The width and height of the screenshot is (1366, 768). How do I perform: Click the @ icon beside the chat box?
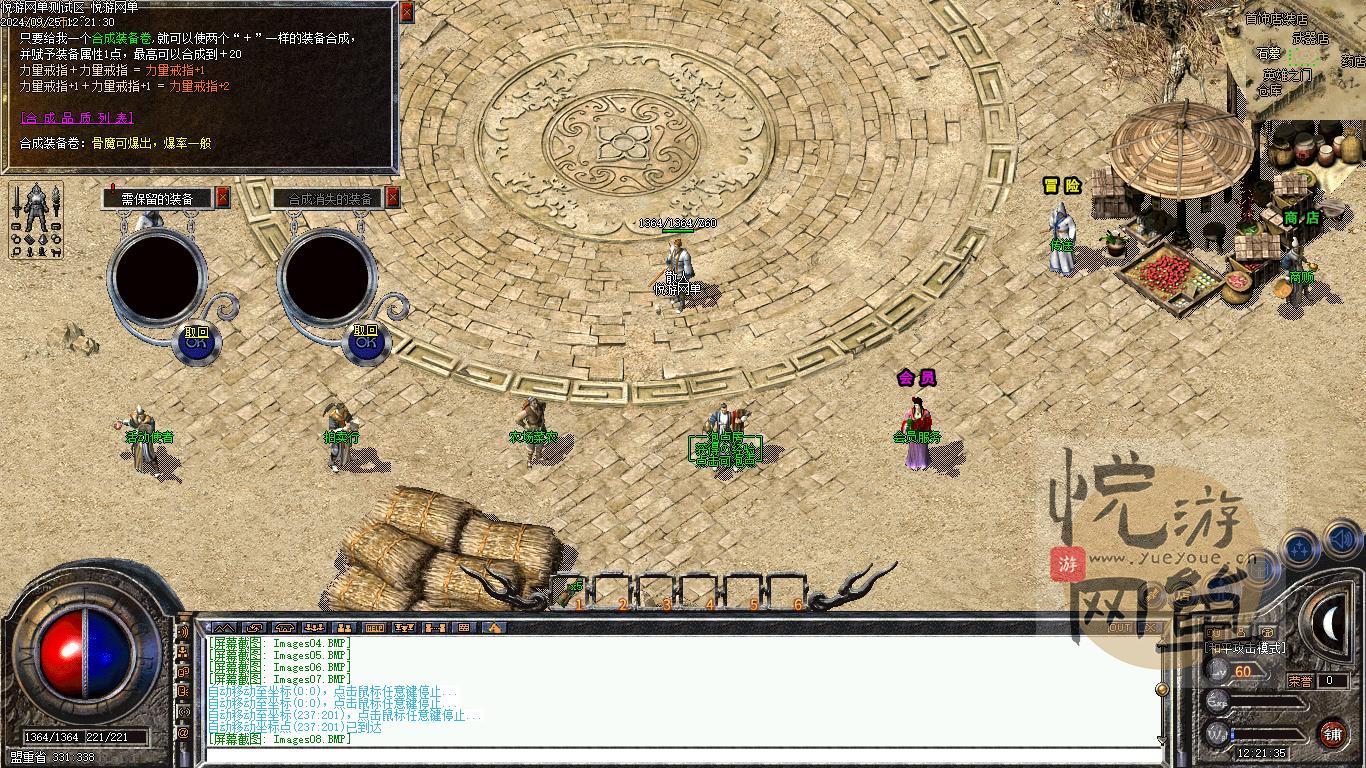[183, 734]
